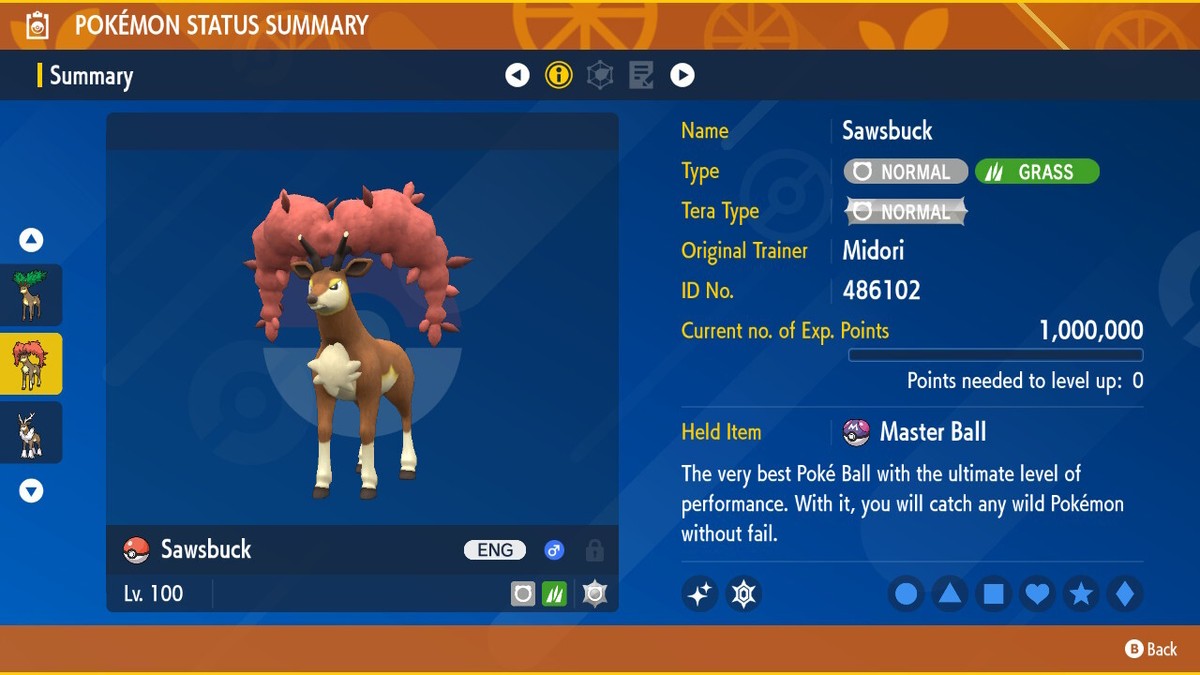Viewport: 1200px width, 675px height.
Task: Select the green-antlered Sawsbuck thumbnail
Action: pyautogui.click(x=31, y=295)
